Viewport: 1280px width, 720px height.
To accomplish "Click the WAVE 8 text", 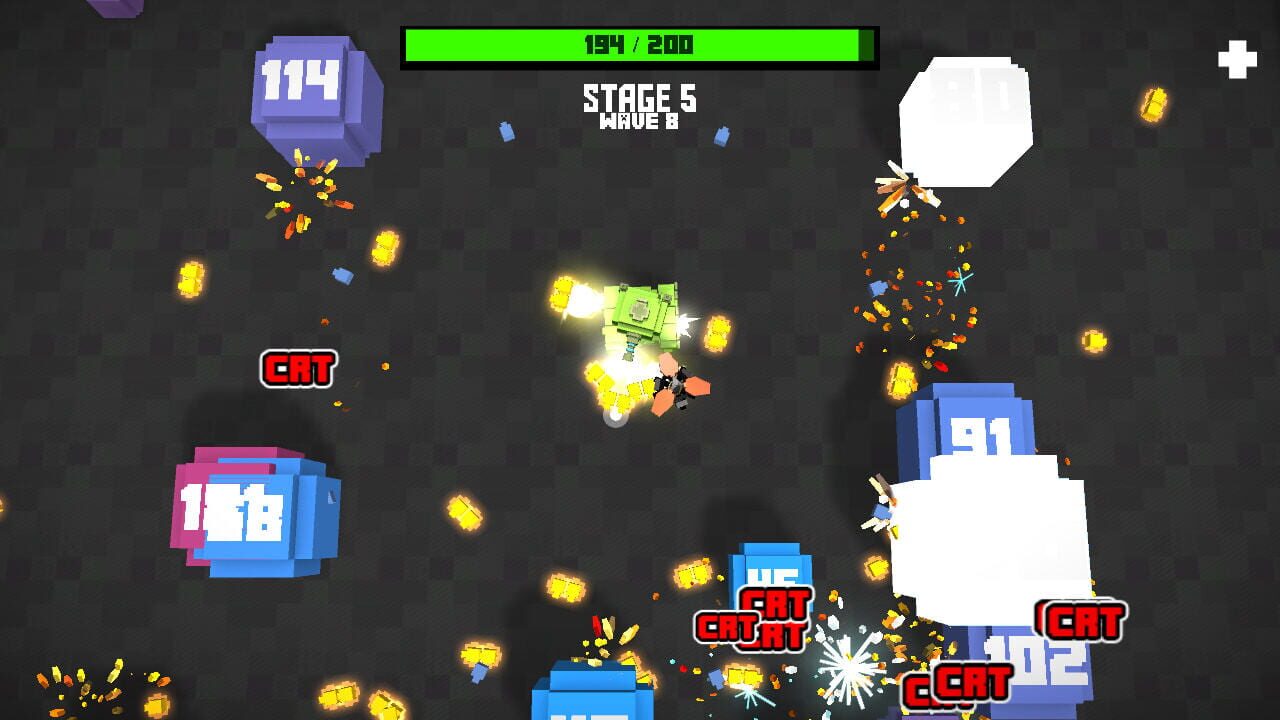I will (x=639, y=121).
